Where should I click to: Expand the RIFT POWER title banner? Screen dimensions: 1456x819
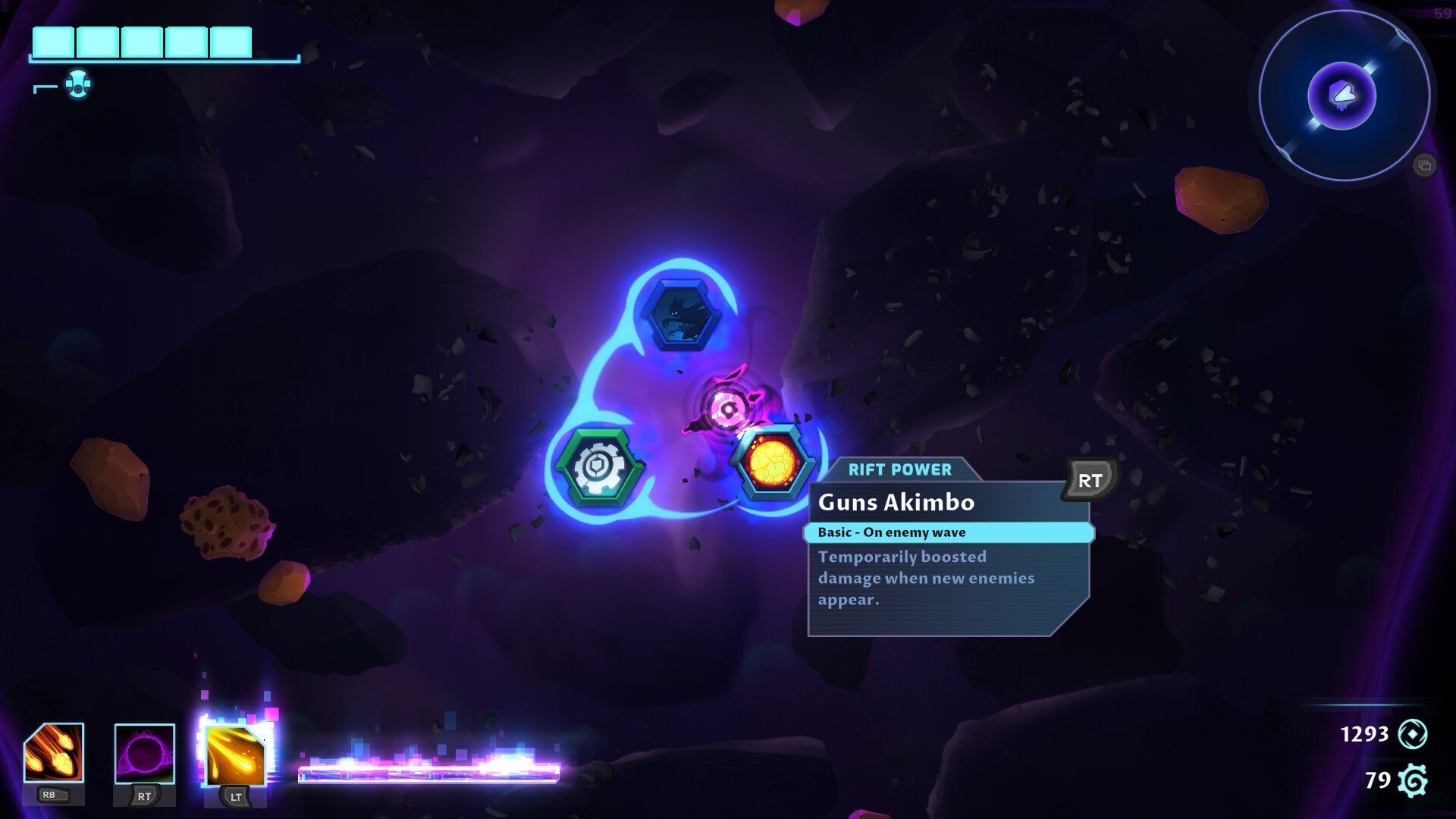899,469
